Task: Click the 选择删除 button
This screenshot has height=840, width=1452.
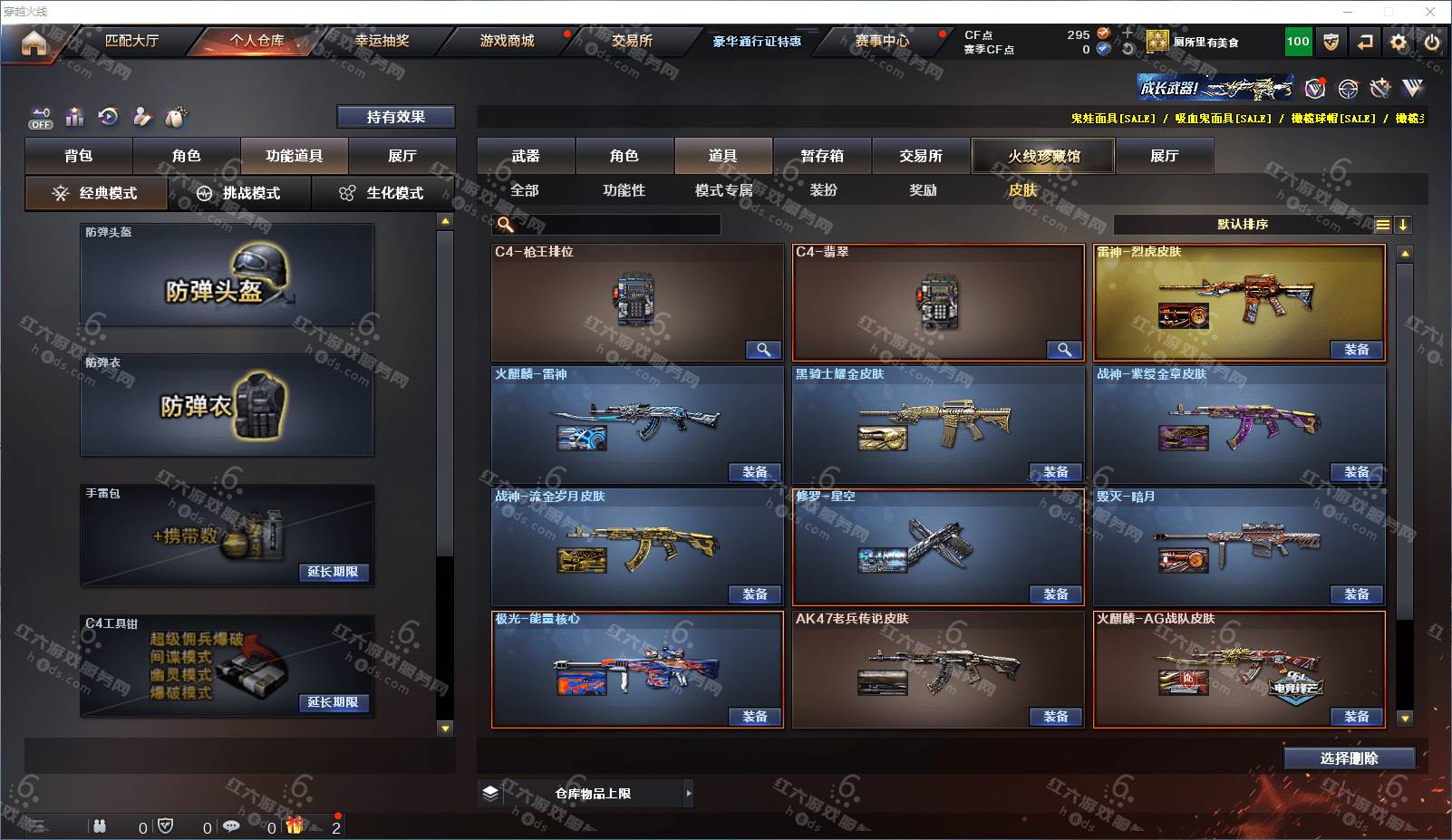Action: pyautogui.click(x=1349, y=758)
